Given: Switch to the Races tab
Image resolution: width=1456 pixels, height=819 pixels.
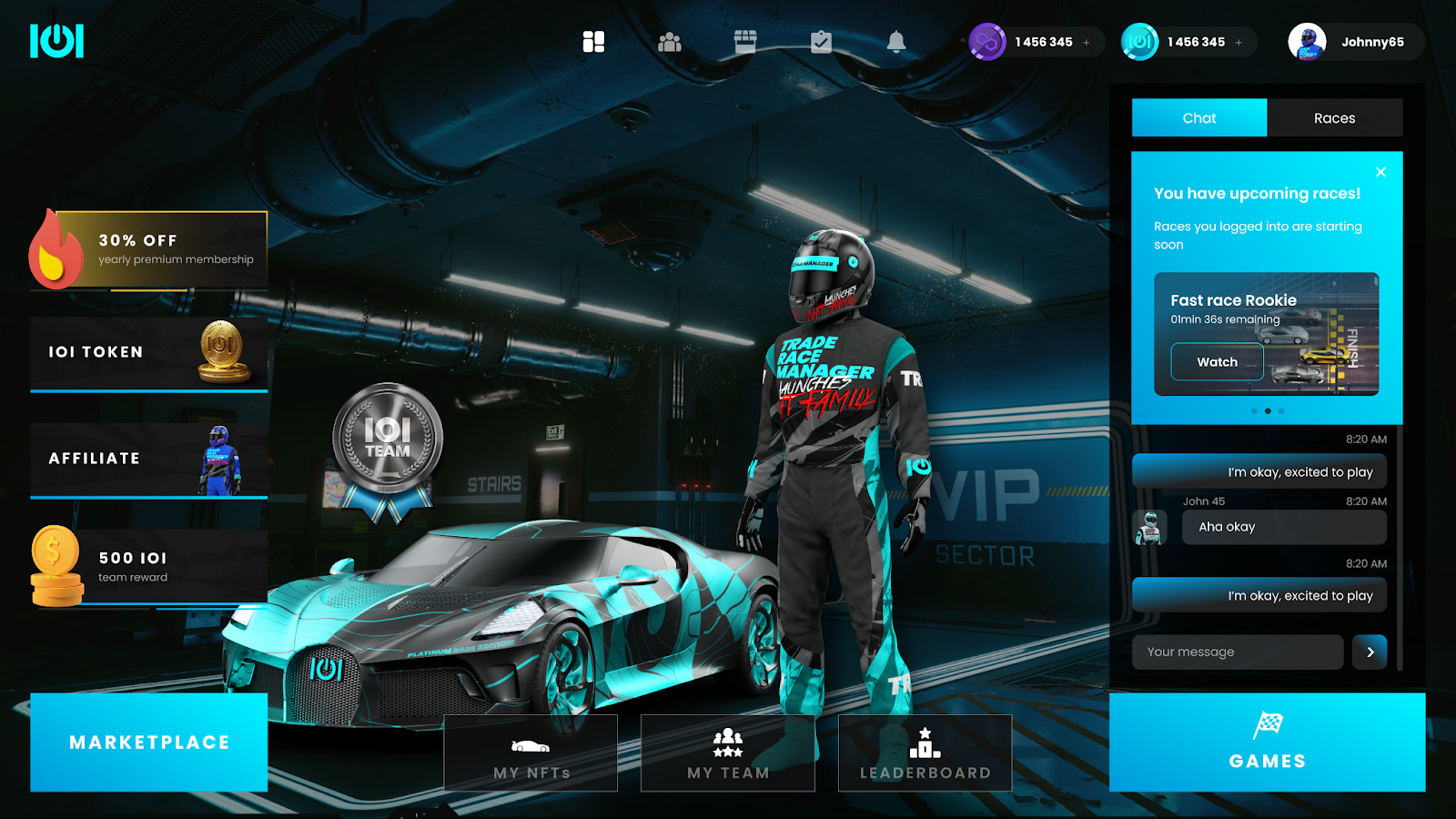Looking at the screenshot, I should [1334, 118].
